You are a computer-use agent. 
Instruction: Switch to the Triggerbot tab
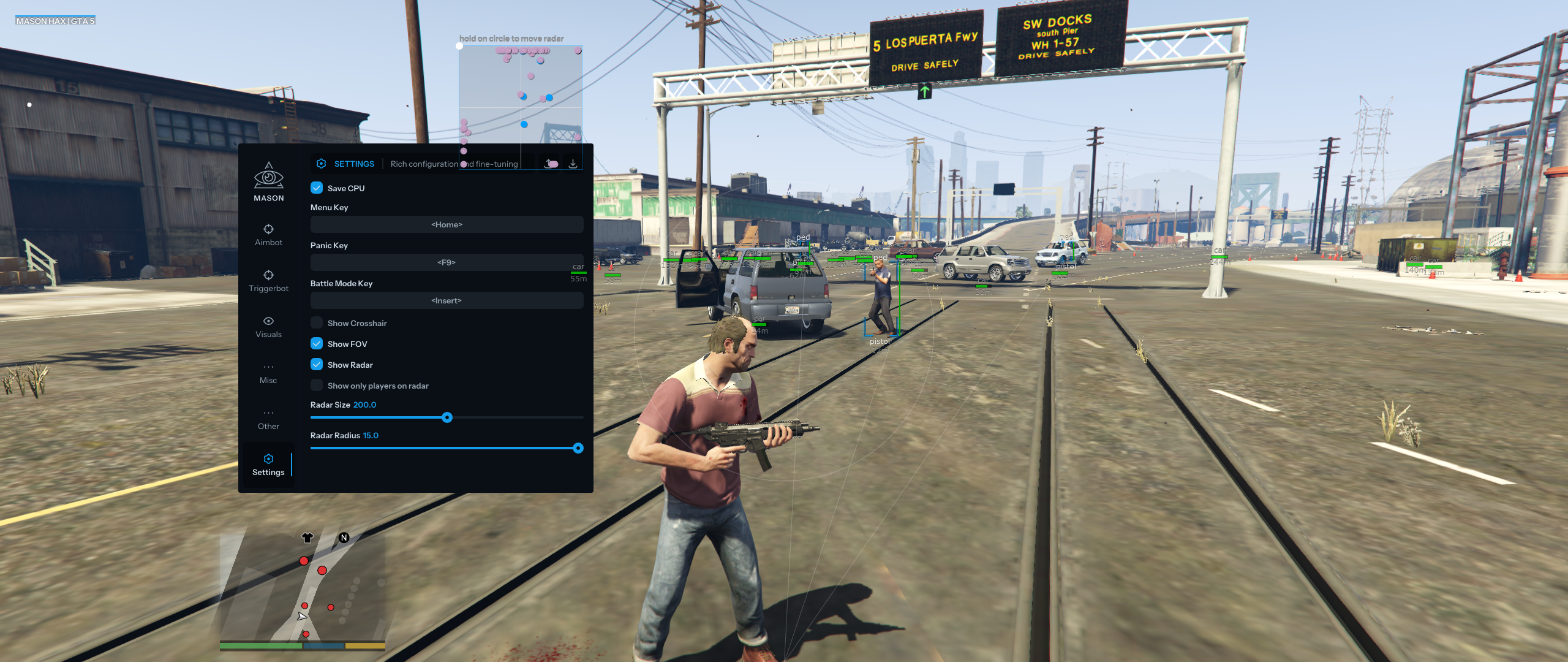click(x=268, y=281)
